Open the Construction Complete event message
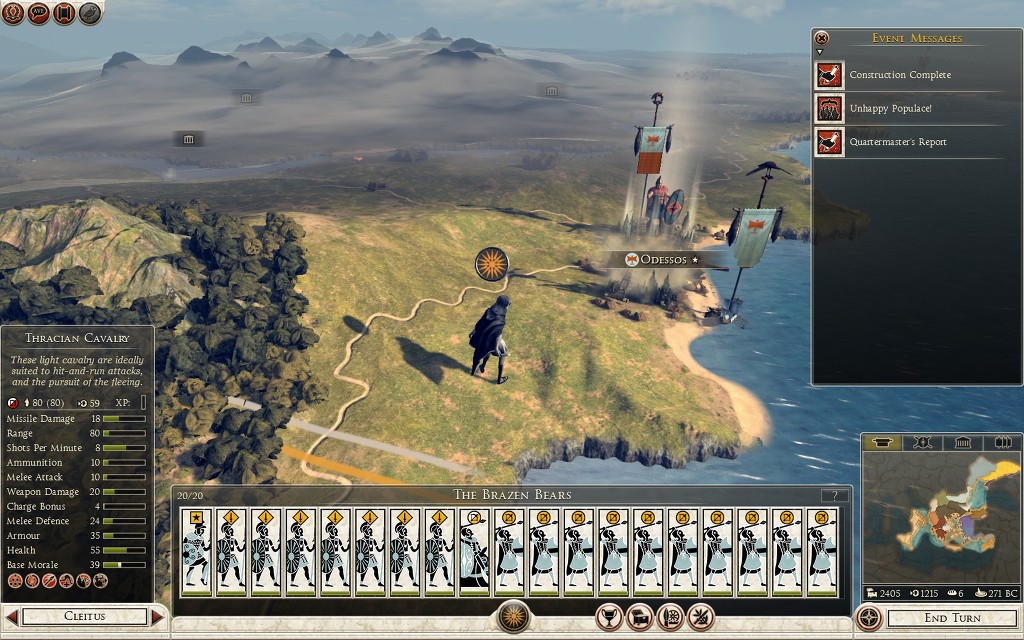 tap(900, 75)
